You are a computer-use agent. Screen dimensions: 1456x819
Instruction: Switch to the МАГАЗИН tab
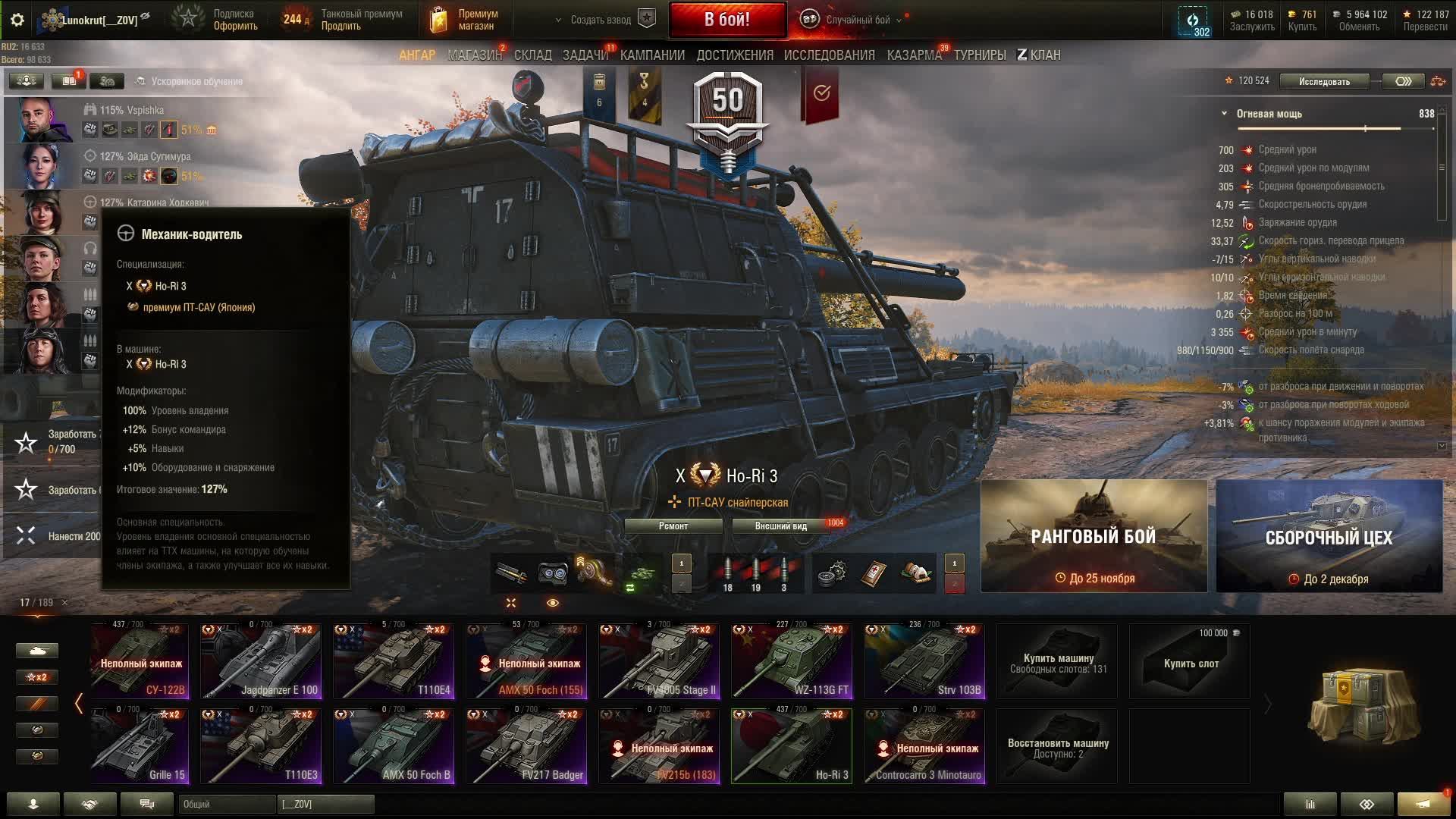475,55
